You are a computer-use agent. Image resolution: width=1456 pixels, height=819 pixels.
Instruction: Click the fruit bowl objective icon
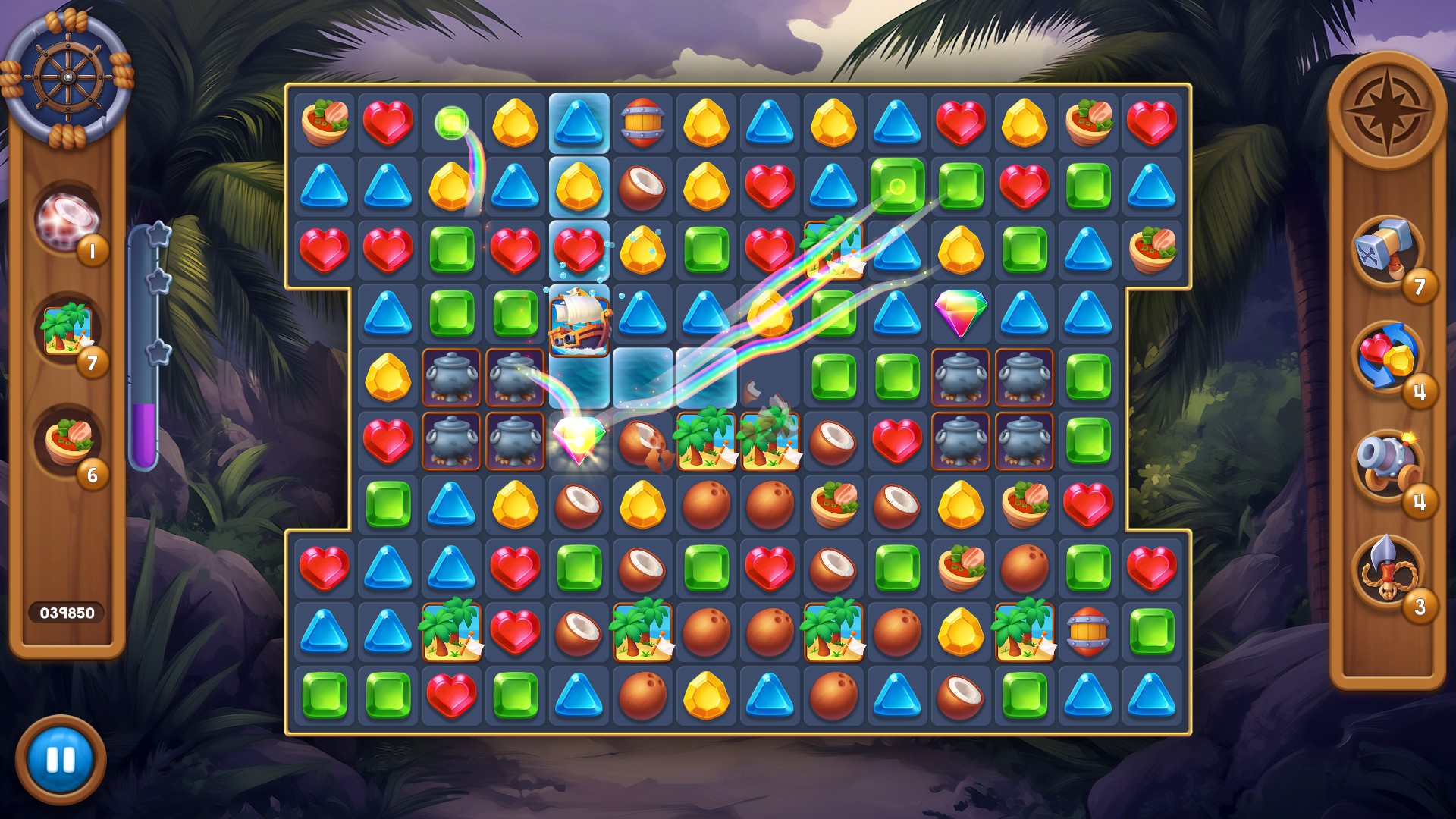click(x=68, y=442)
